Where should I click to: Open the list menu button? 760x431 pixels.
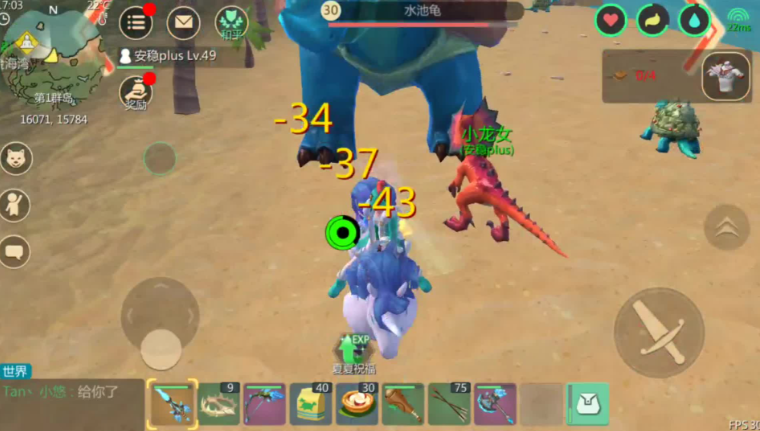[x=136, y=22]
